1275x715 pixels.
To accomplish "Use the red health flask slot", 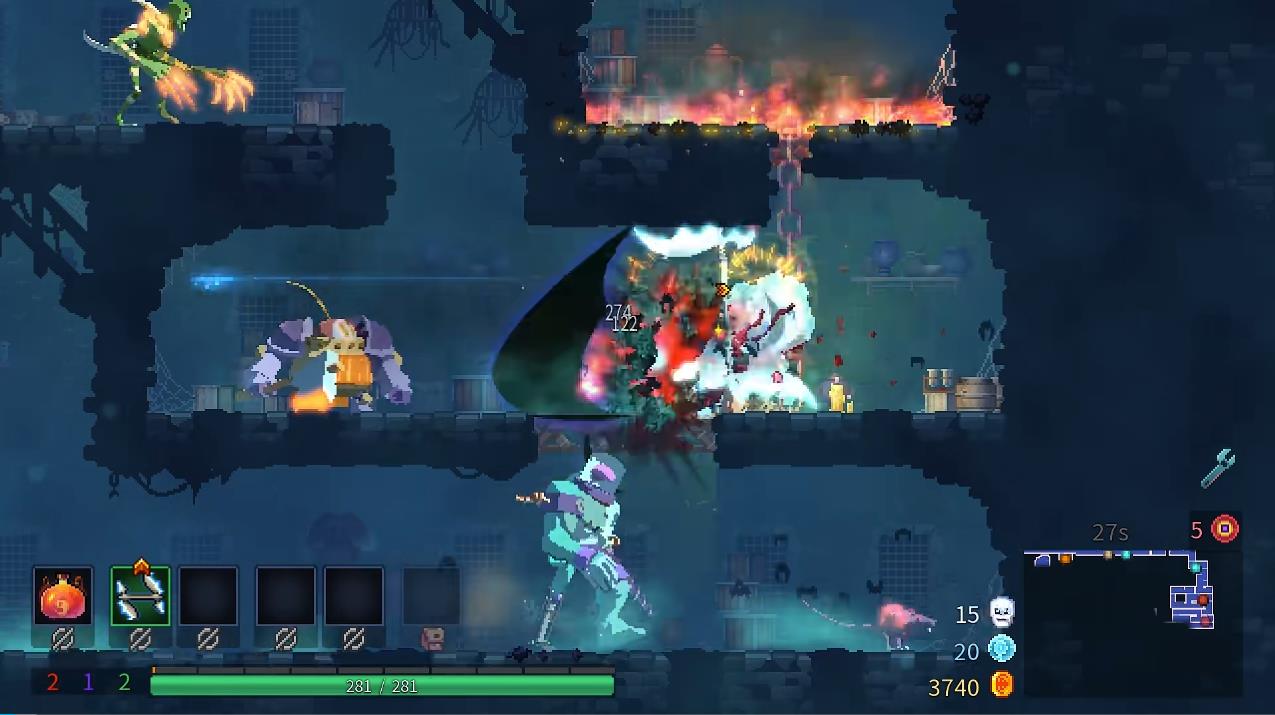I will (62, 597).
